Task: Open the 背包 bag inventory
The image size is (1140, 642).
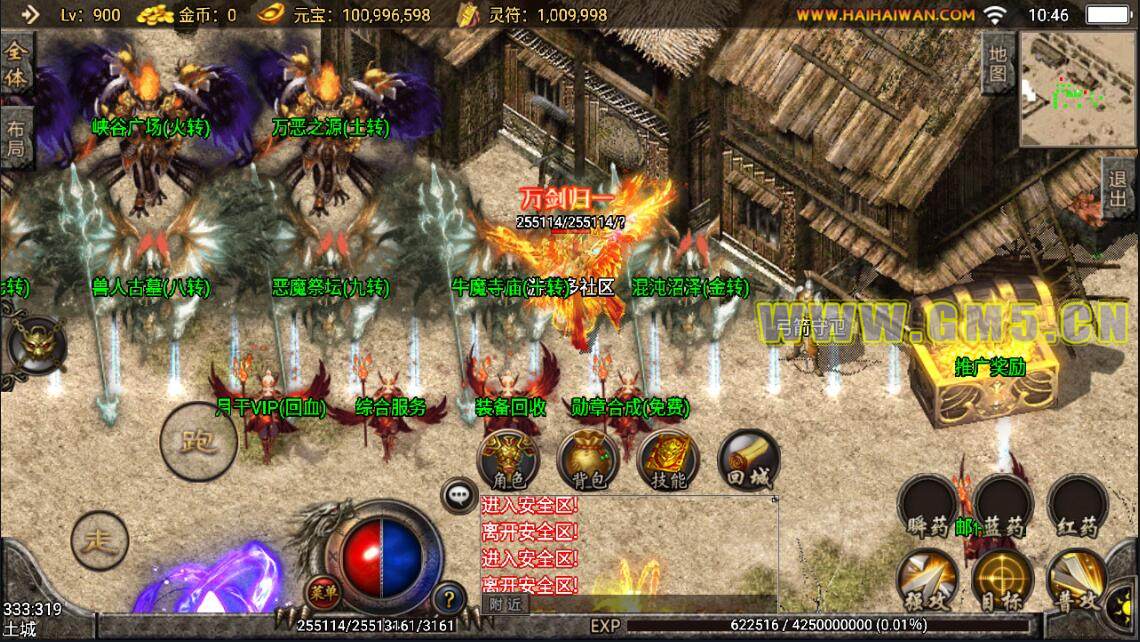Action: pos(588,461)
